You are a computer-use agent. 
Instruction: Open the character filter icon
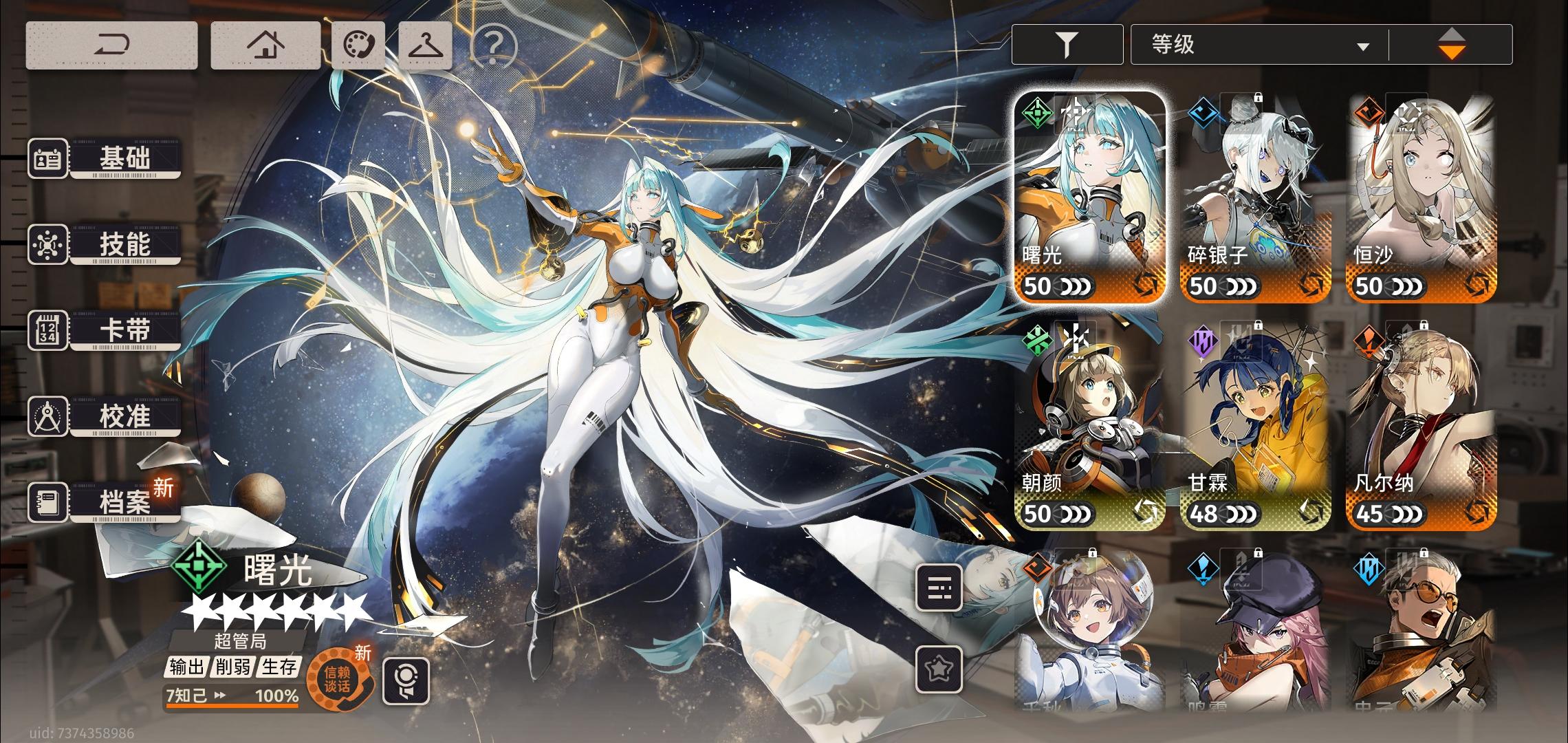tap(1067, 43)
